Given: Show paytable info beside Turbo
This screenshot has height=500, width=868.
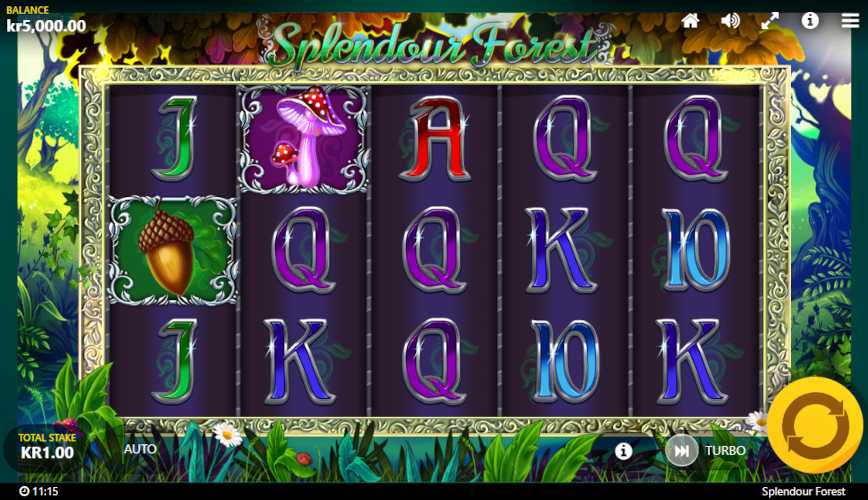Looking at the screenshot, I should (x=624, y=451).
